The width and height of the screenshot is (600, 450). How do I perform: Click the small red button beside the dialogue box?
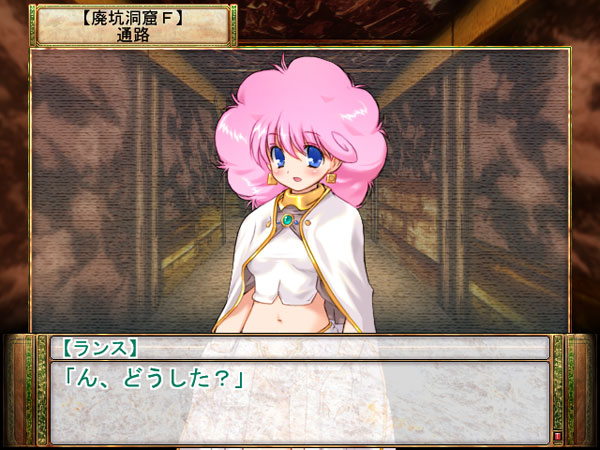[557, 437]
